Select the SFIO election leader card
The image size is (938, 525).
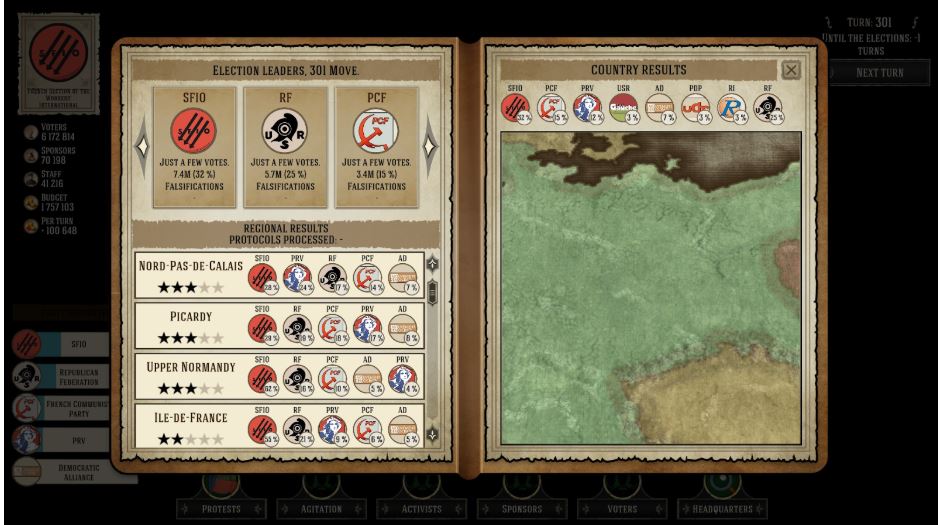[195, 146]
